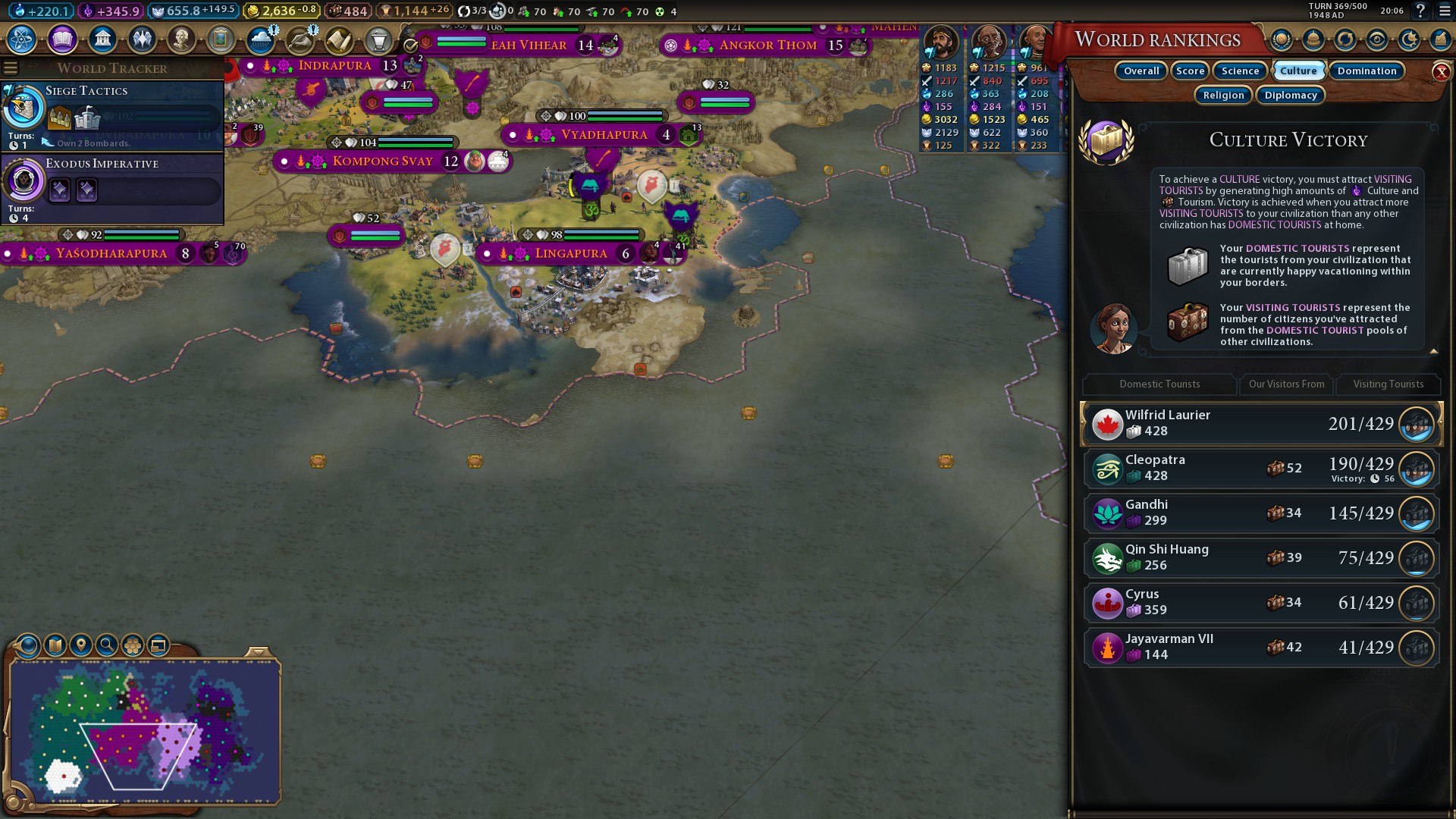Switch to the Diplomacy victory tab

tap(1290, 96)
